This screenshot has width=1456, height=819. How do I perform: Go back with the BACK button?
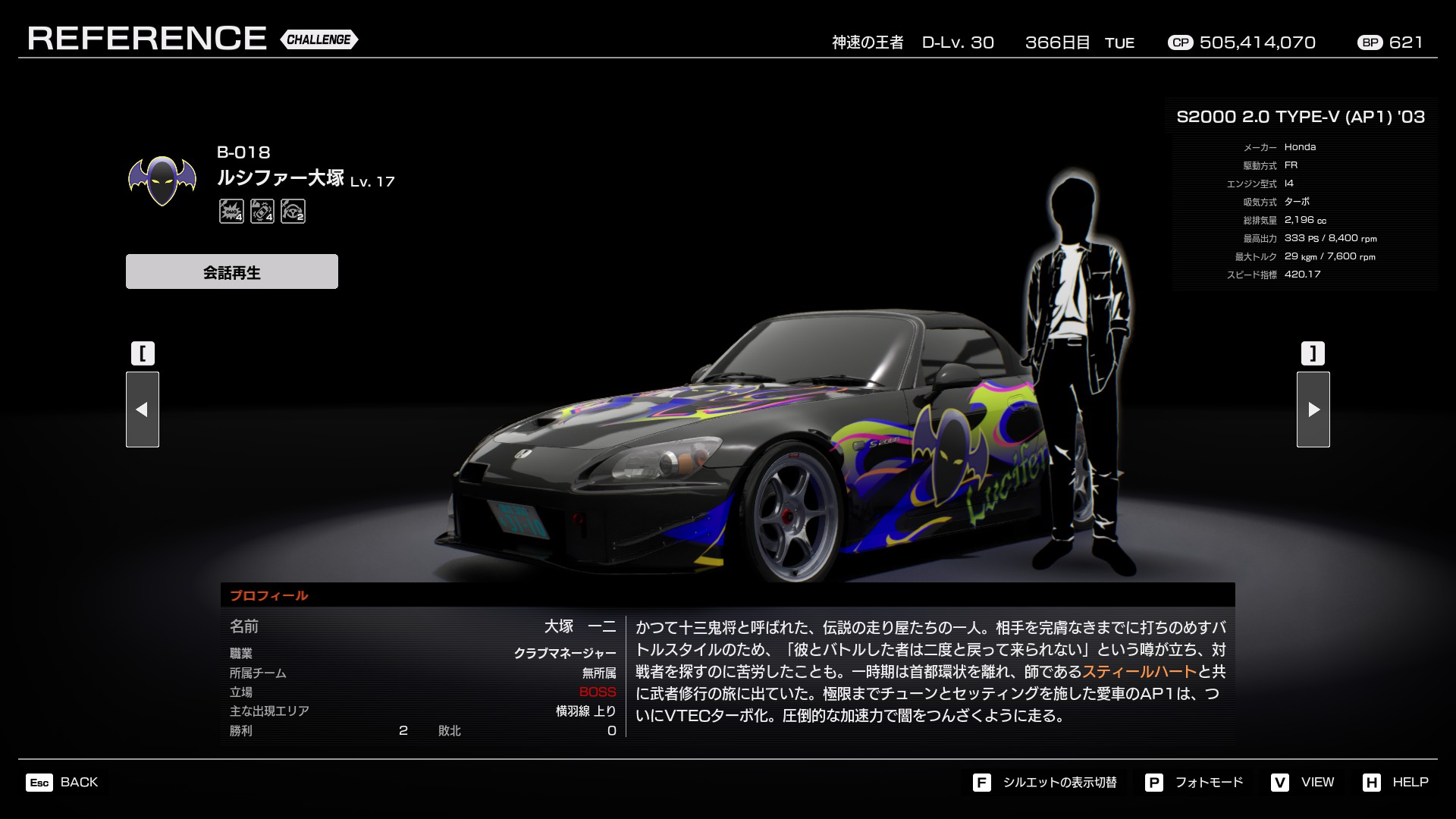point(62,782)
